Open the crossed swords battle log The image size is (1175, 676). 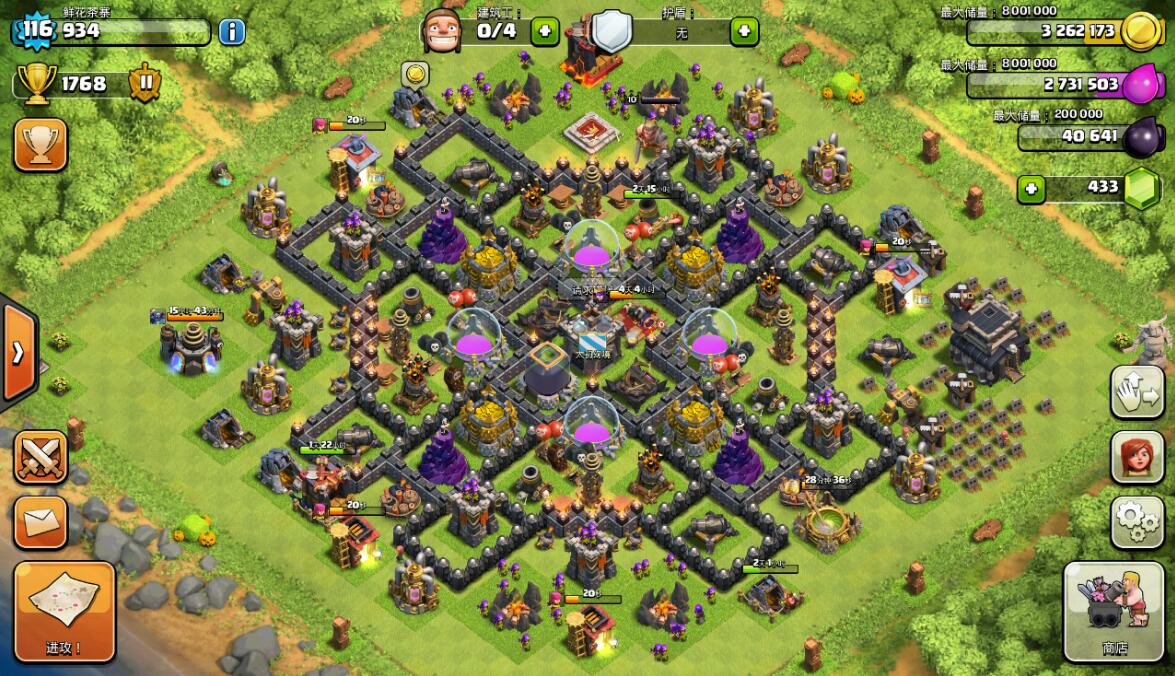(x=41, y=457)
